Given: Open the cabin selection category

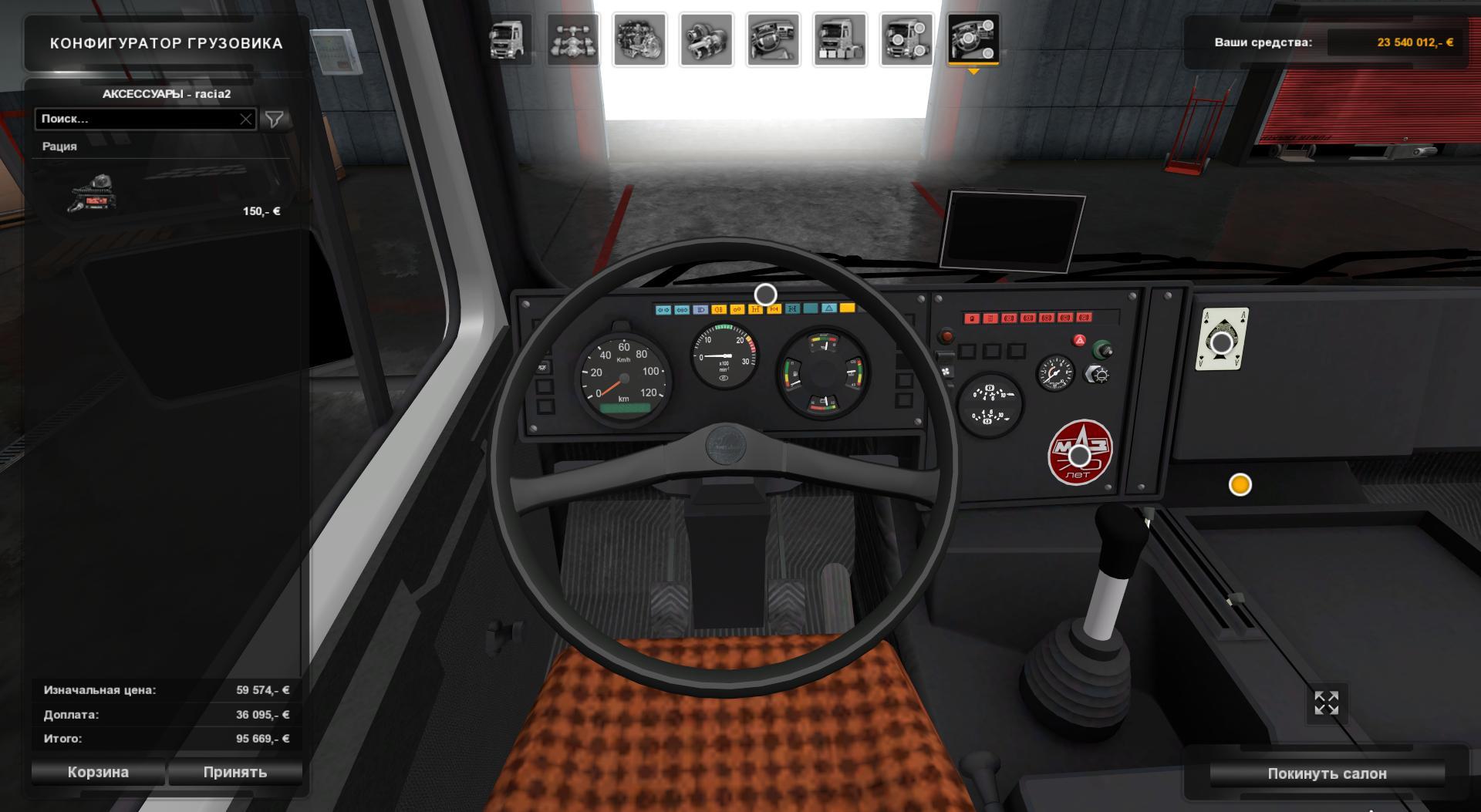Looking at the screenshot, I should [x=508, y=39].
